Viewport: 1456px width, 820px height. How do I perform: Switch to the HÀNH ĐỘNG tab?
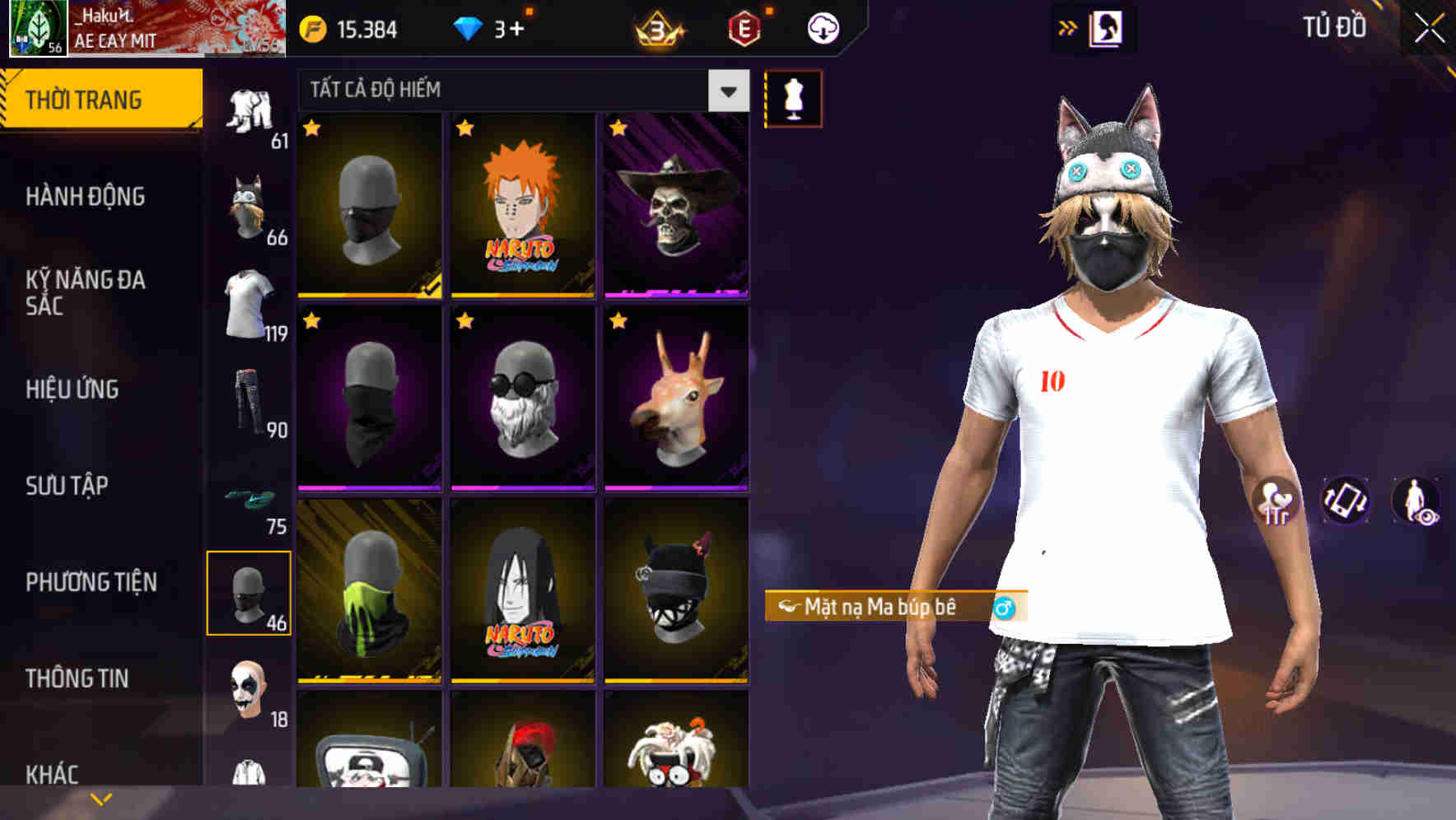tap(86, 197)
